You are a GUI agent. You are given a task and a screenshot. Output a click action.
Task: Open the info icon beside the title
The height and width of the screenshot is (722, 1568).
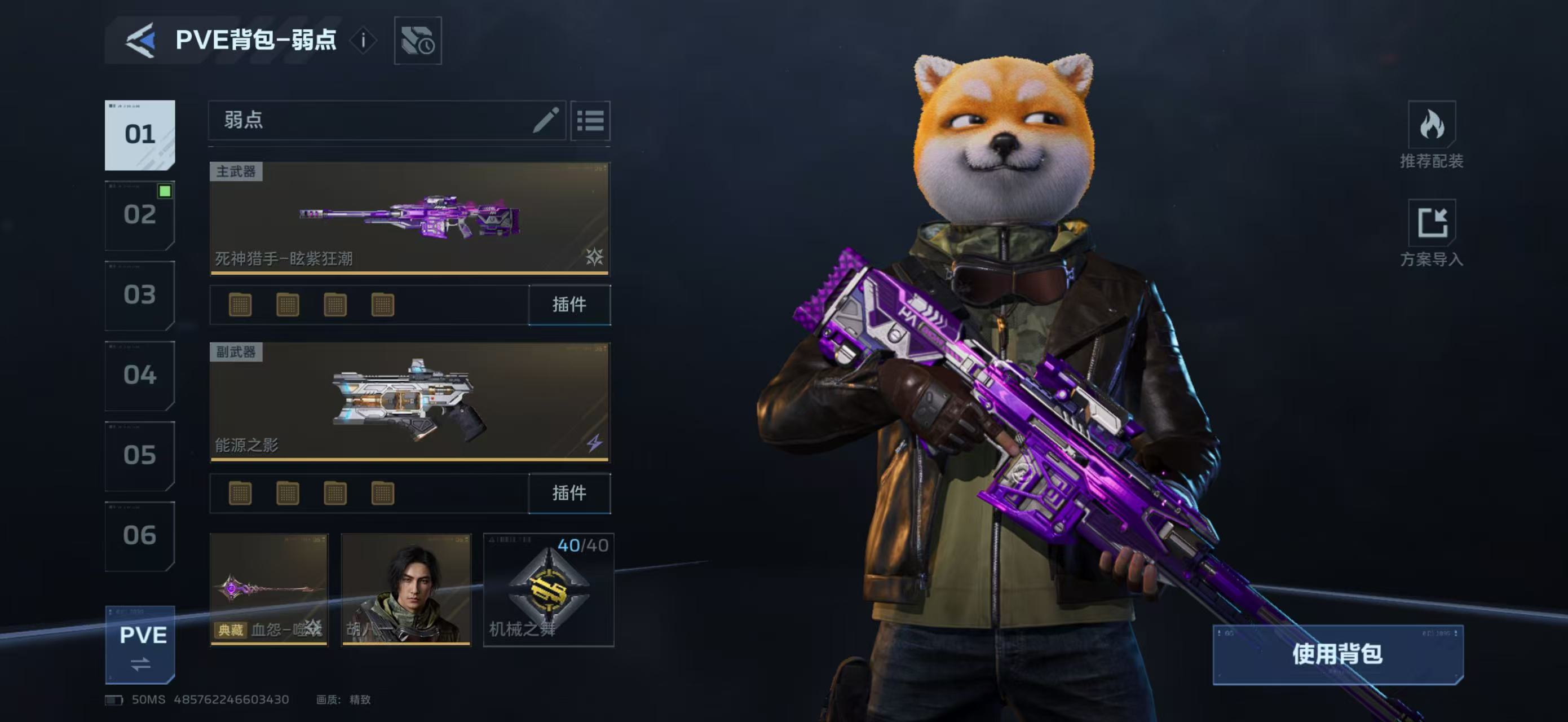click(364, 41)
